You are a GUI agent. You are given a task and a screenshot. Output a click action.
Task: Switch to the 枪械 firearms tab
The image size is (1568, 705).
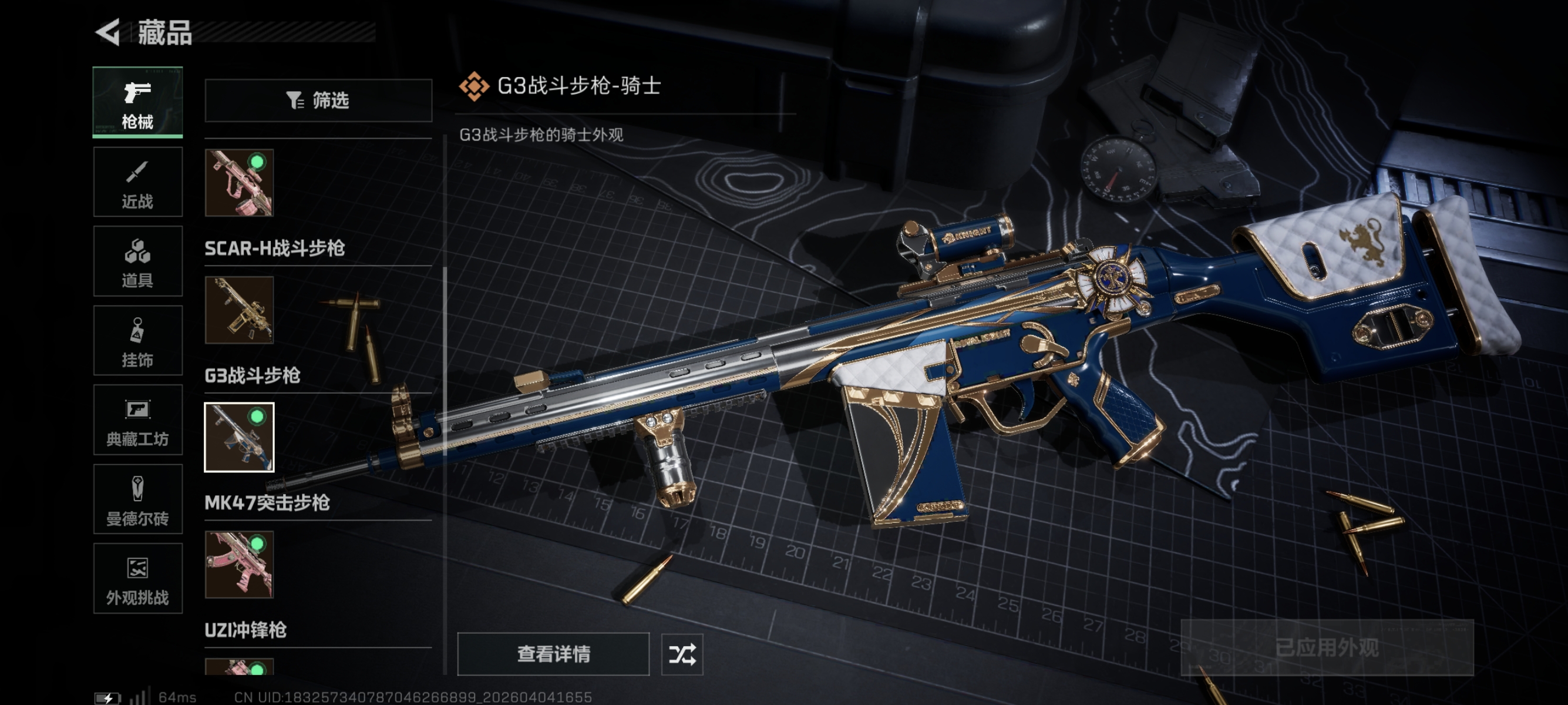click(137, 102)
